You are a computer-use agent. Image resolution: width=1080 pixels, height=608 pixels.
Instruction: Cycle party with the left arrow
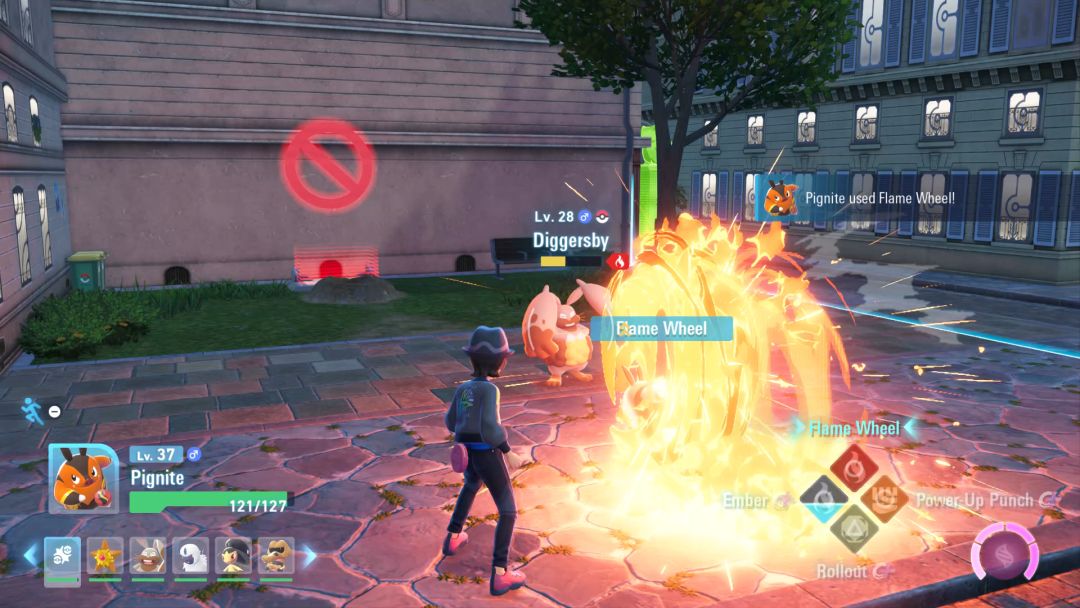point(30,555)
